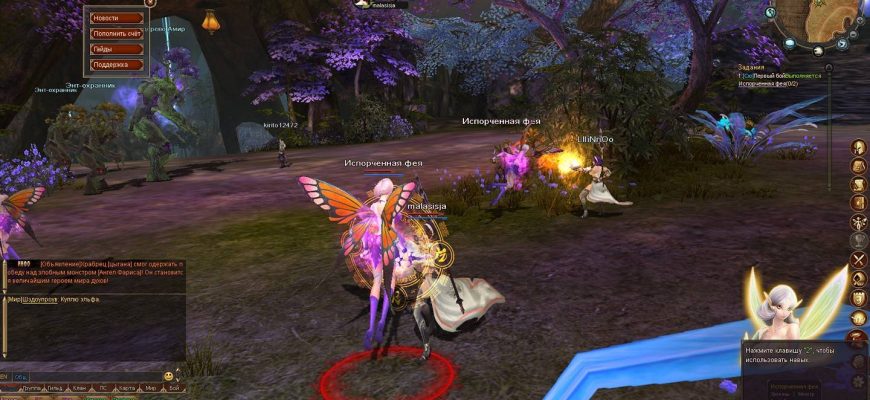Select the Мир chat tab

(x=150, y=387)
